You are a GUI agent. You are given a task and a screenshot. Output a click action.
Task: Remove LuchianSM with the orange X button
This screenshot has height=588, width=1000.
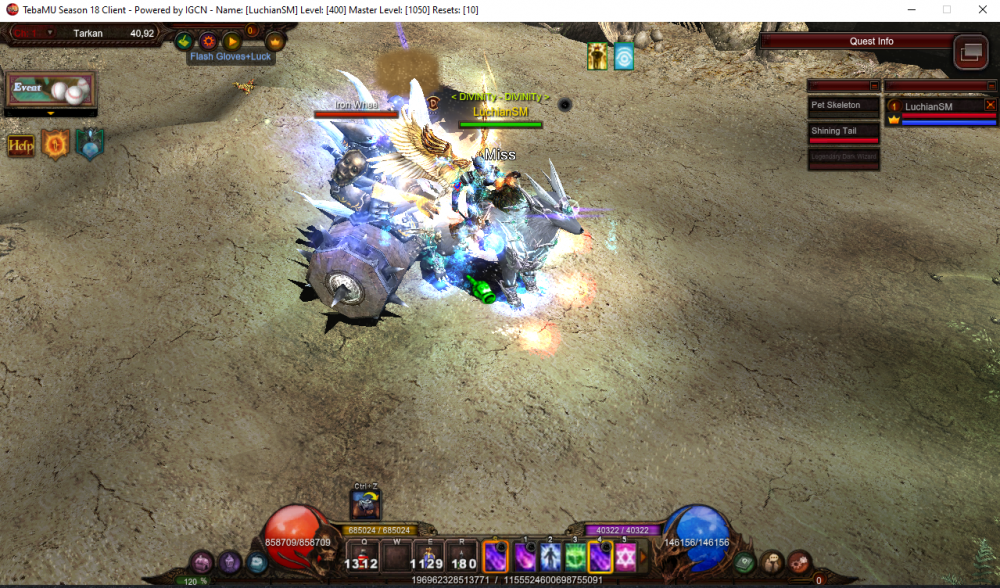coord(990,104)
